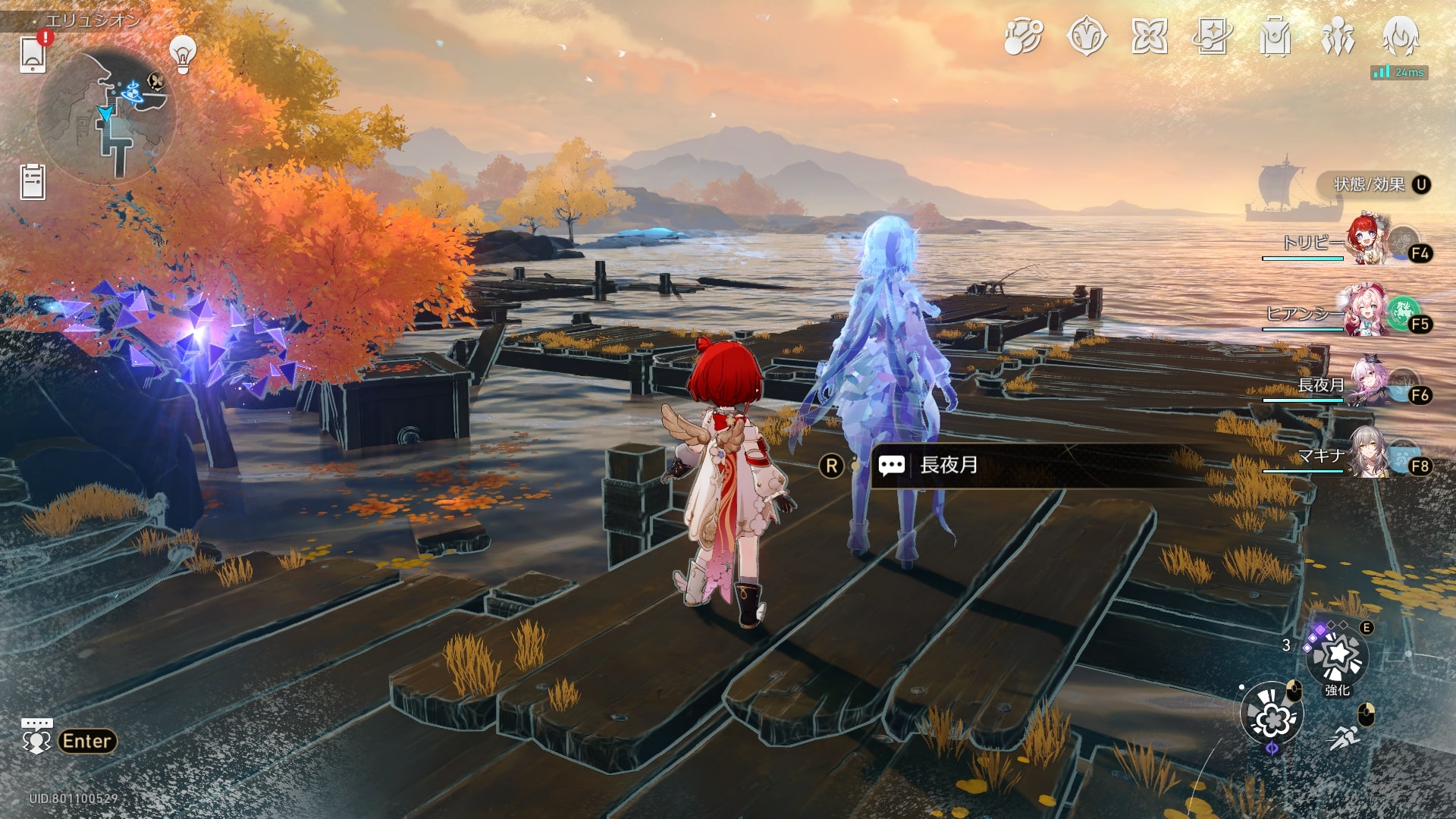Open the clipboard mission log icon
The height and width of the screenshot is (819, 1456).
tap(33, 182)
